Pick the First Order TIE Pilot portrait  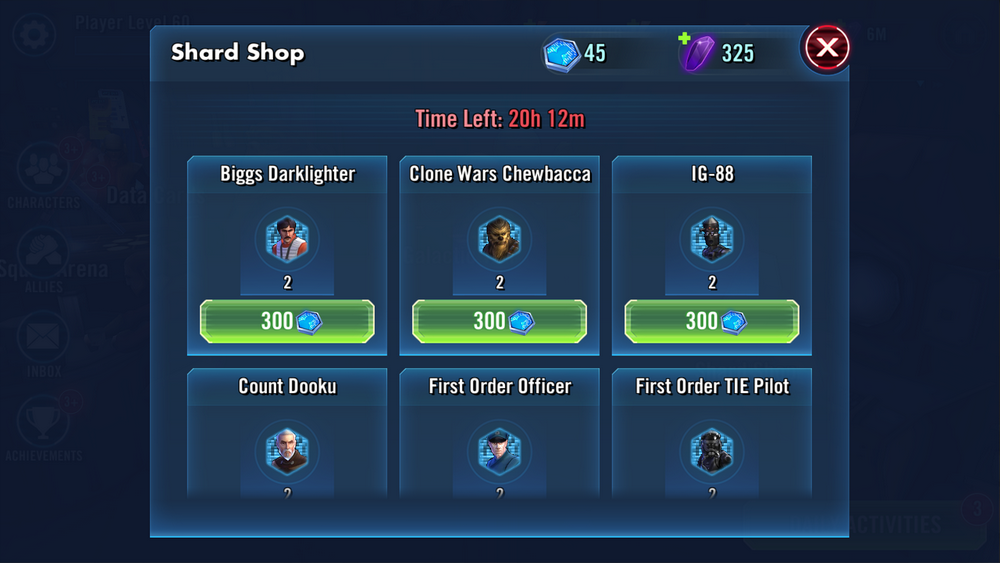point(711,452)
